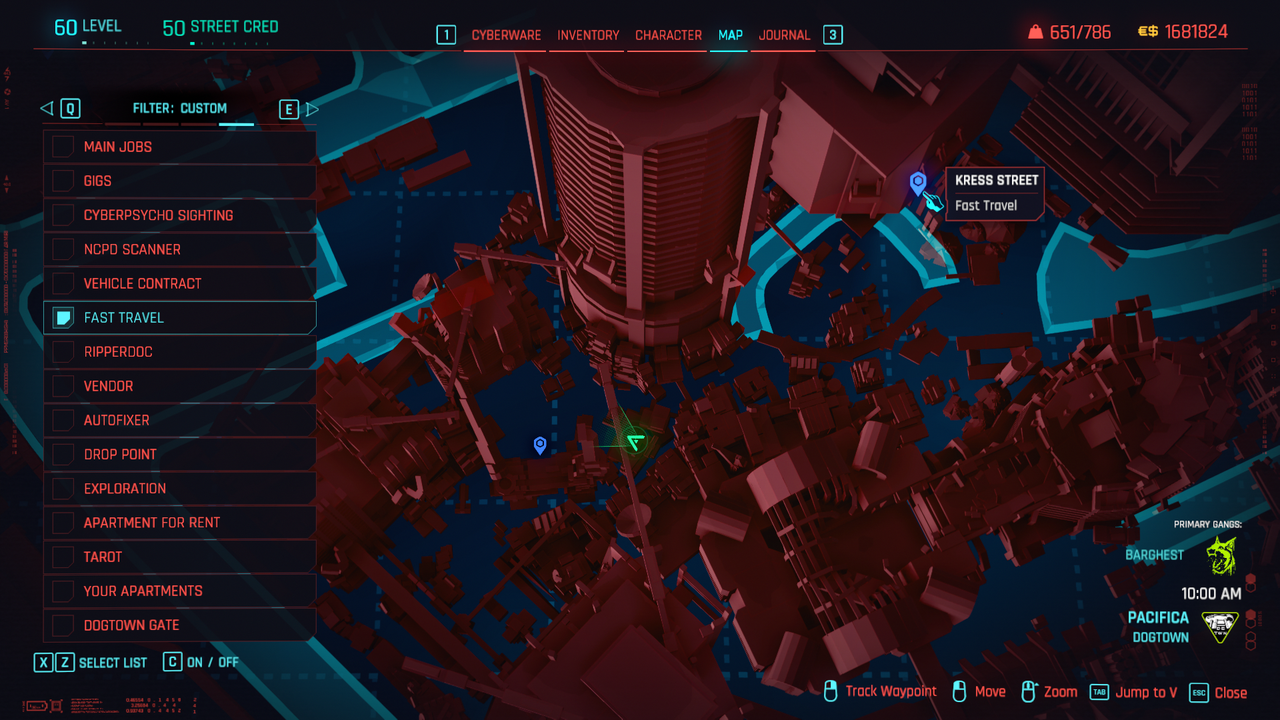This screenshot has width=1280, height=720.
Task: Toggle Cyberpsycho Sighting filter
Action: pos(64,215)
